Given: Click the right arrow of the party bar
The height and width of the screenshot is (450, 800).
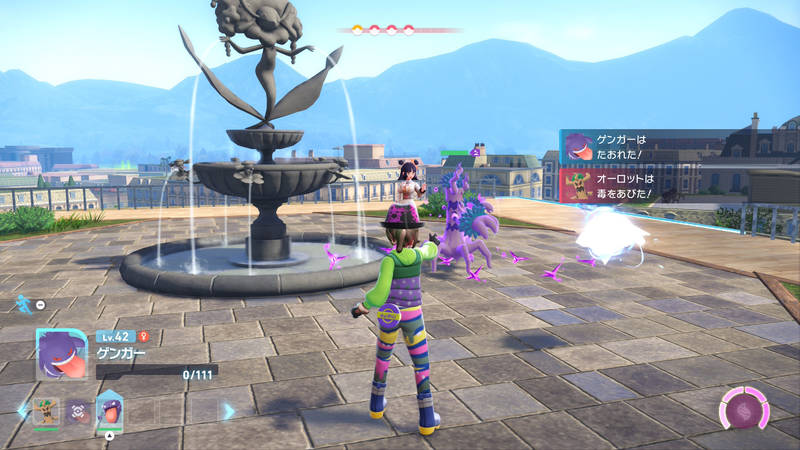Looking at the screenshot, I should (x=228, y=410).
